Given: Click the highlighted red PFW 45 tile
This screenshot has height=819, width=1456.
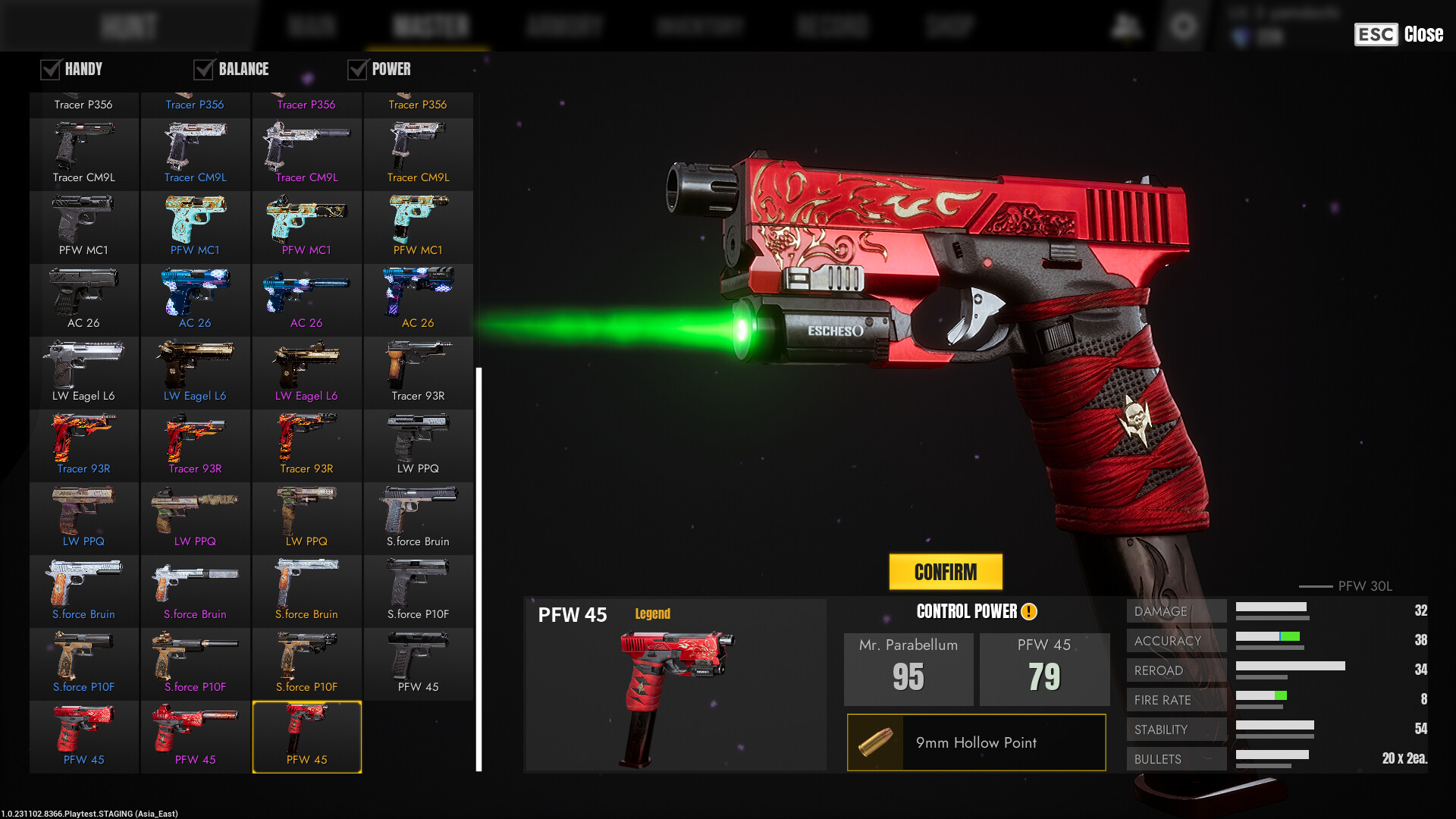Looking at the screenshot, I should [306, 736].
